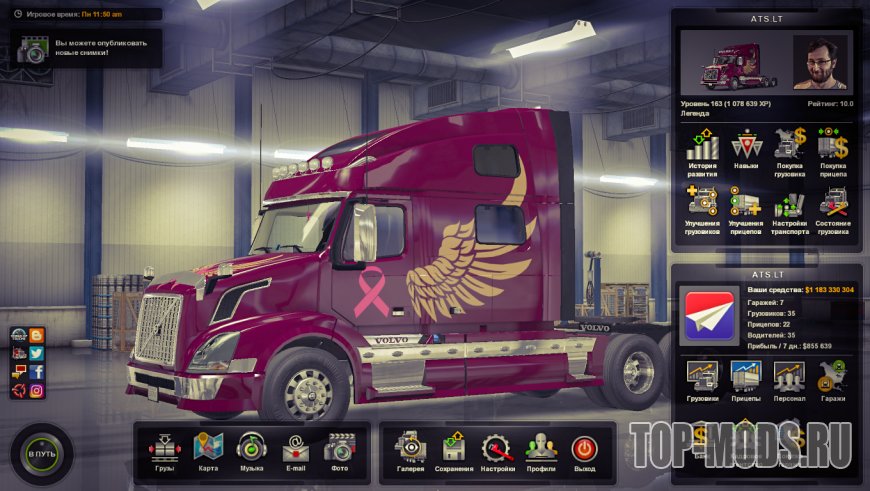Open the Профили profile selection

tap(541, 448)
